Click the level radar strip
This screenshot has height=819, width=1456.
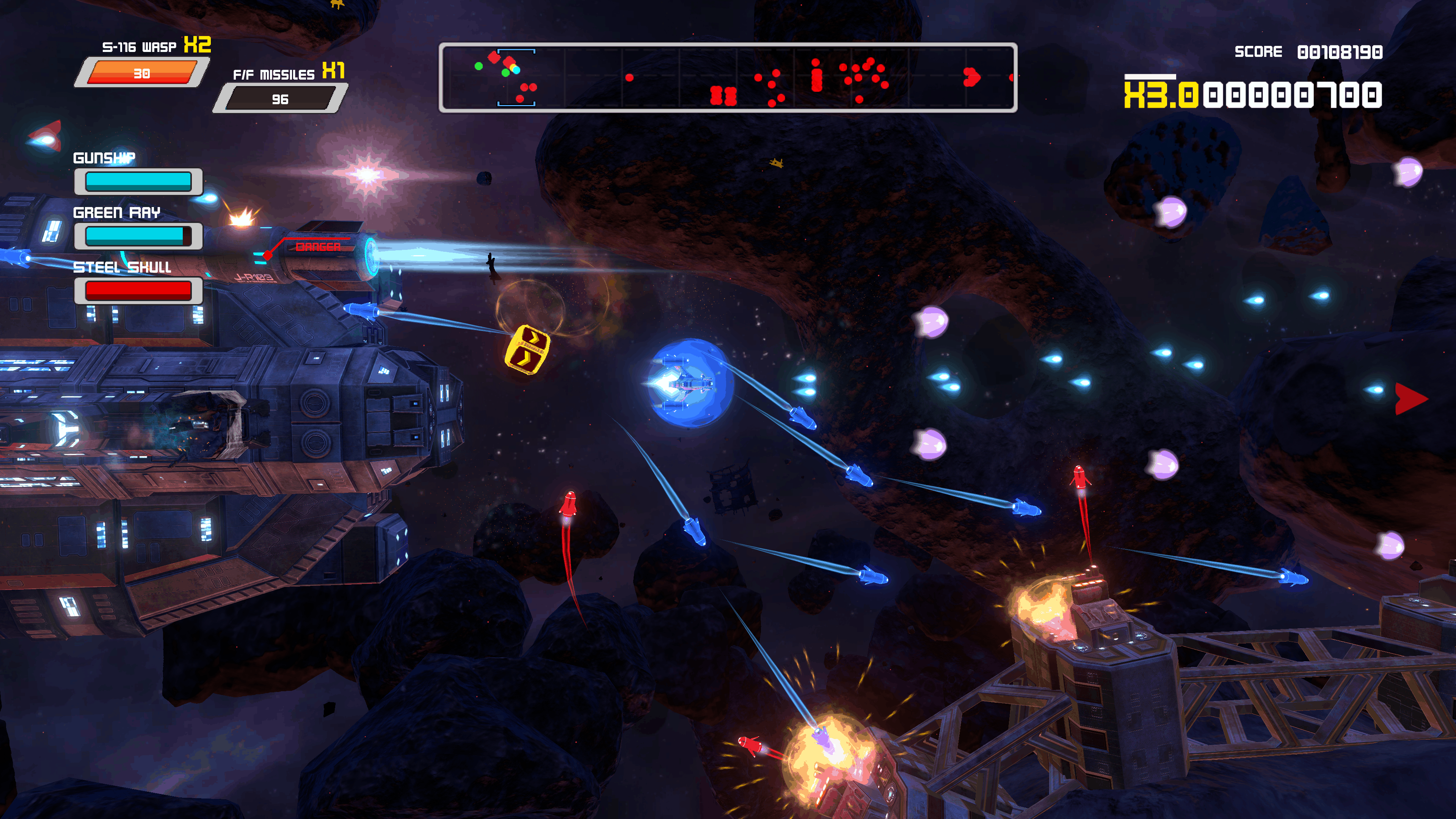[728, 77]
